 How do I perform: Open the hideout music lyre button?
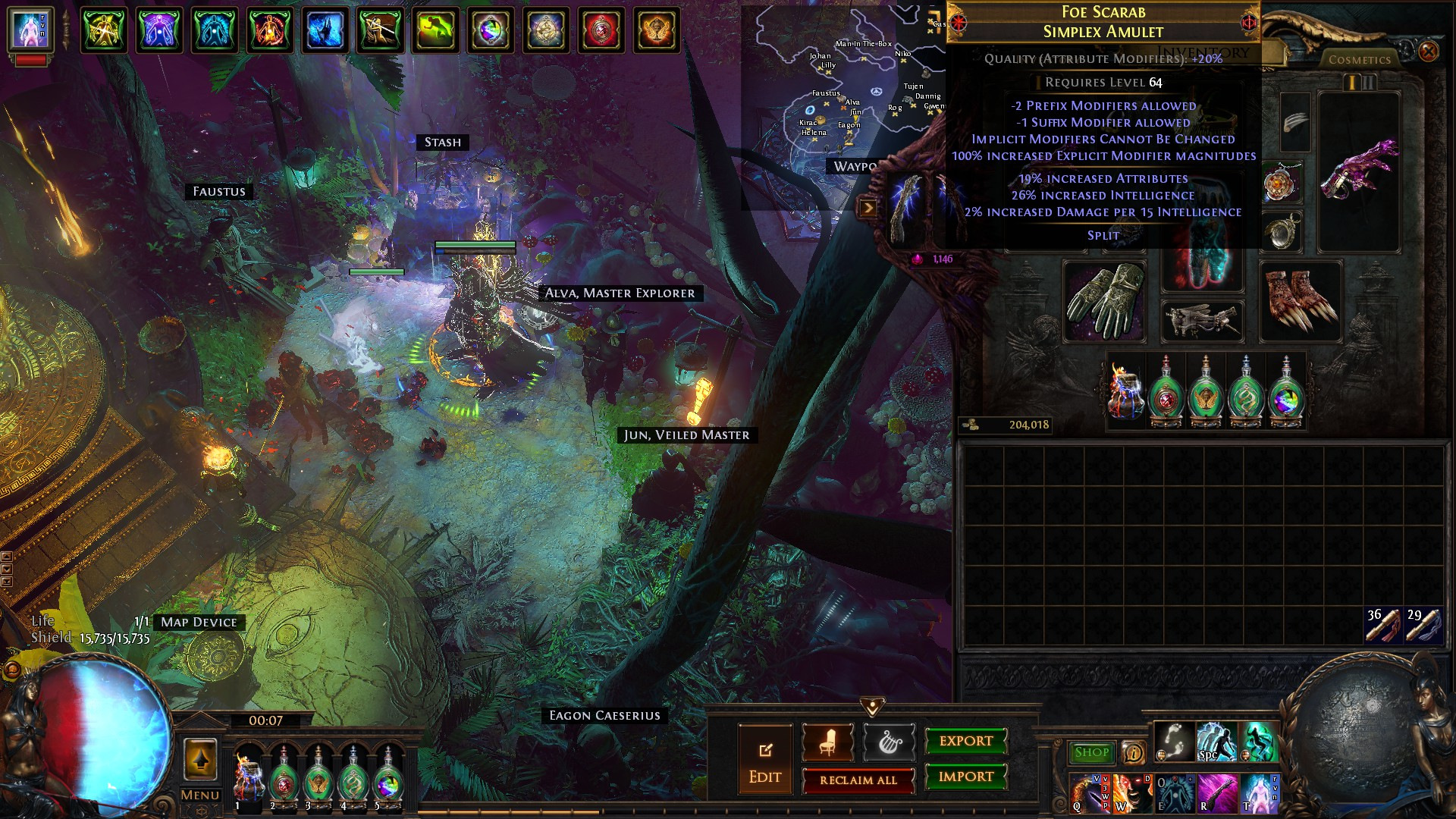coord(888,742)
